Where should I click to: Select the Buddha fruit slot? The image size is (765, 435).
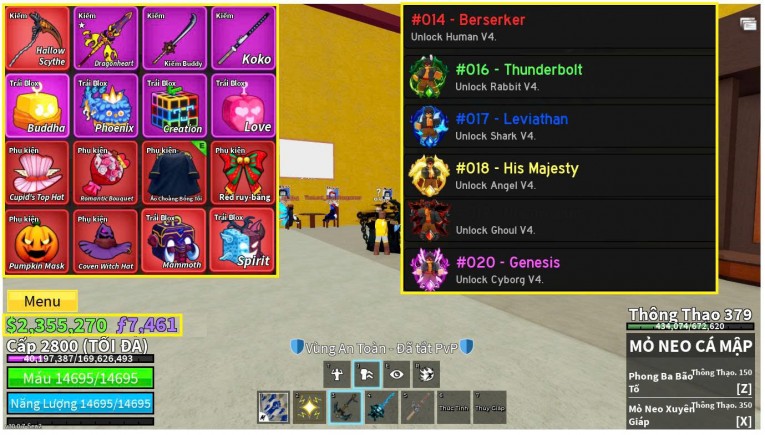(38, 105)
